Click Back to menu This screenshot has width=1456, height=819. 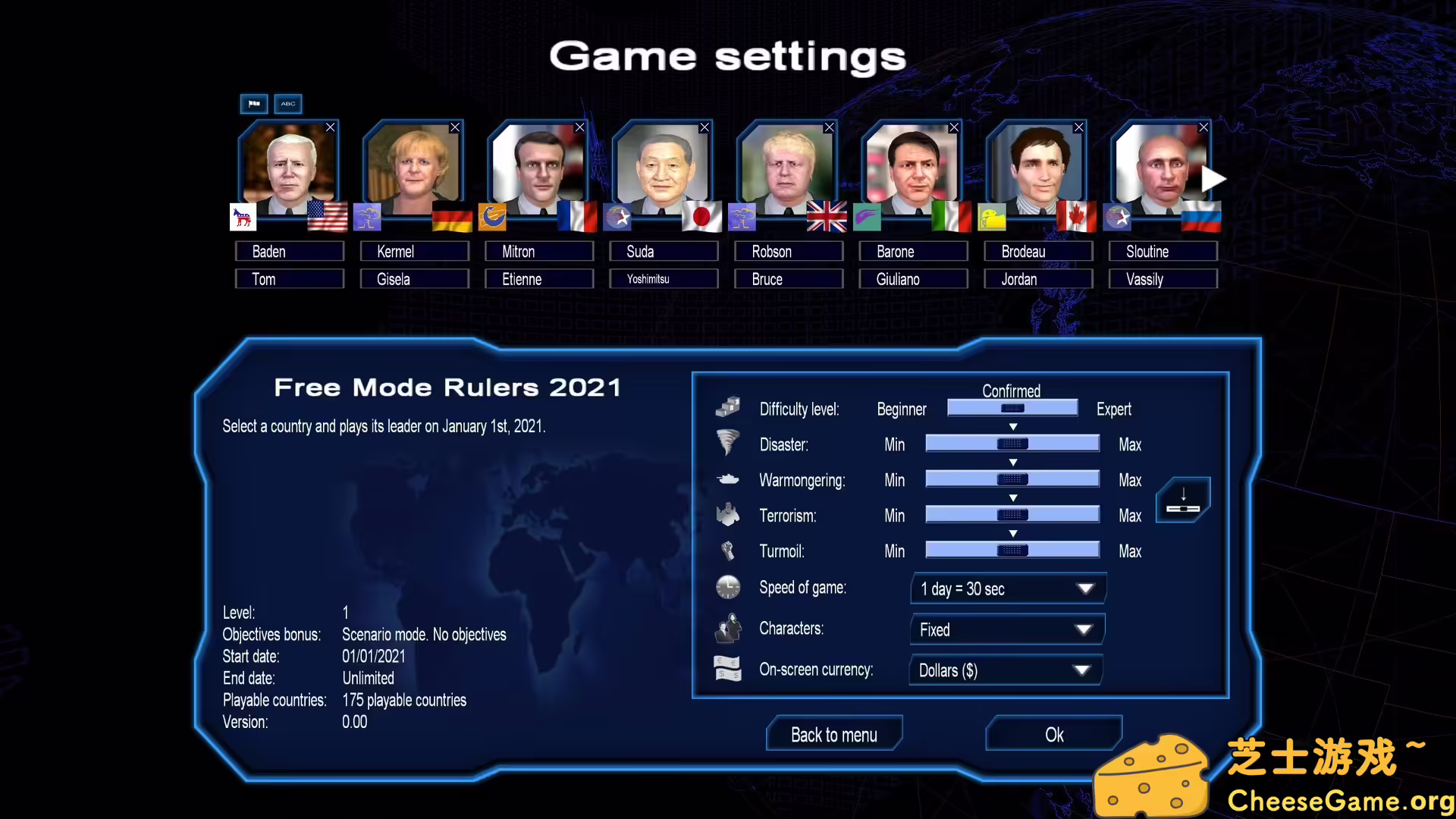point(833,734)
